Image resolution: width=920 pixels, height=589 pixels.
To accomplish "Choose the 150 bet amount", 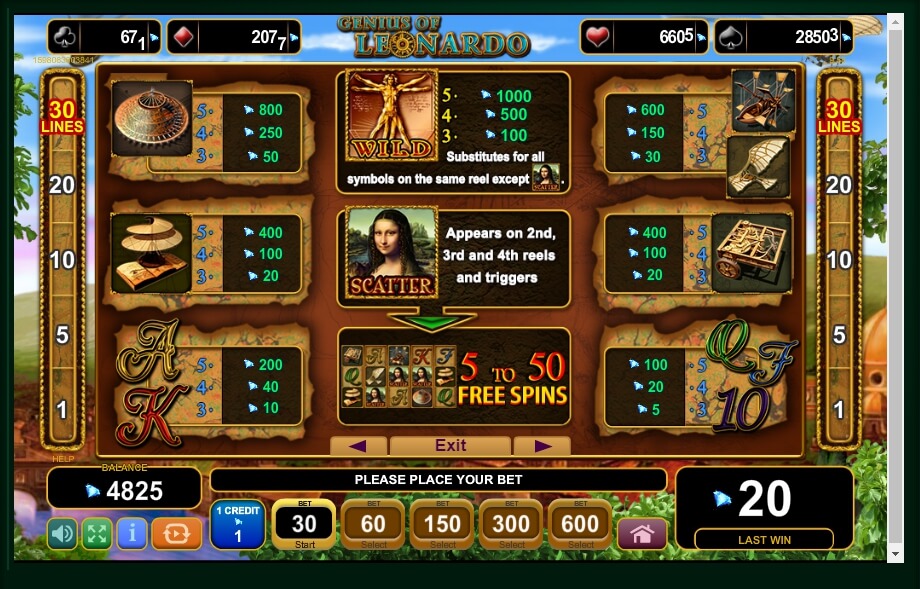I will tap(442, 525).
